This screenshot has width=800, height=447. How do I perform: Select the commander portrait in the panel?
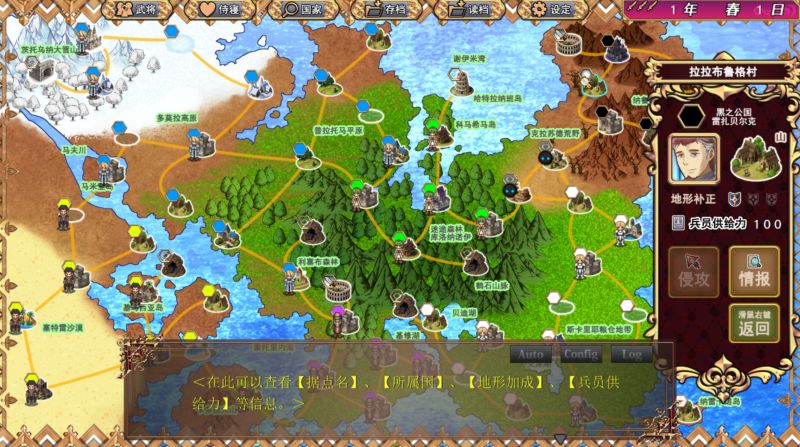coord(694,158)
